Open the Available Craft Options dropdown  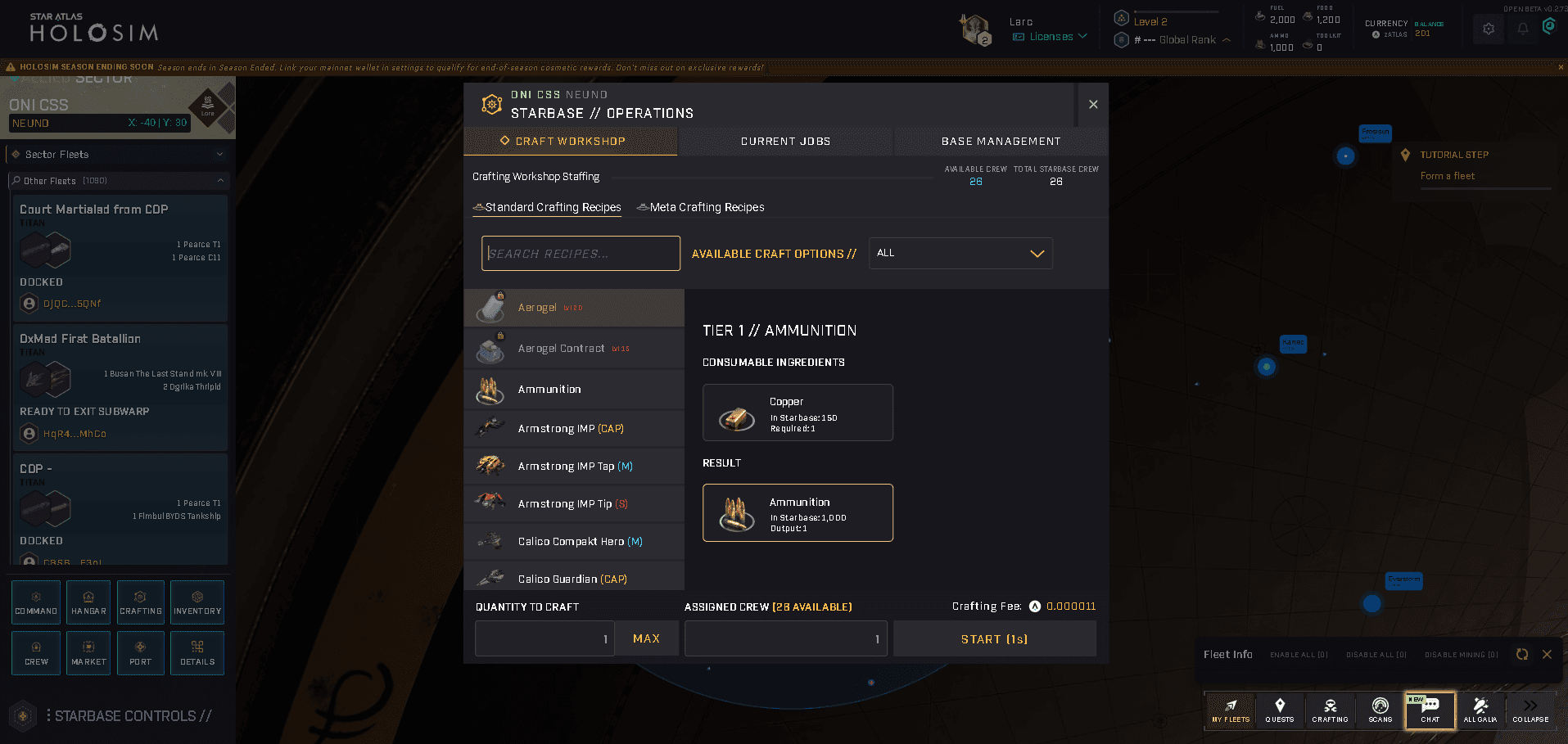click(960, 253)
